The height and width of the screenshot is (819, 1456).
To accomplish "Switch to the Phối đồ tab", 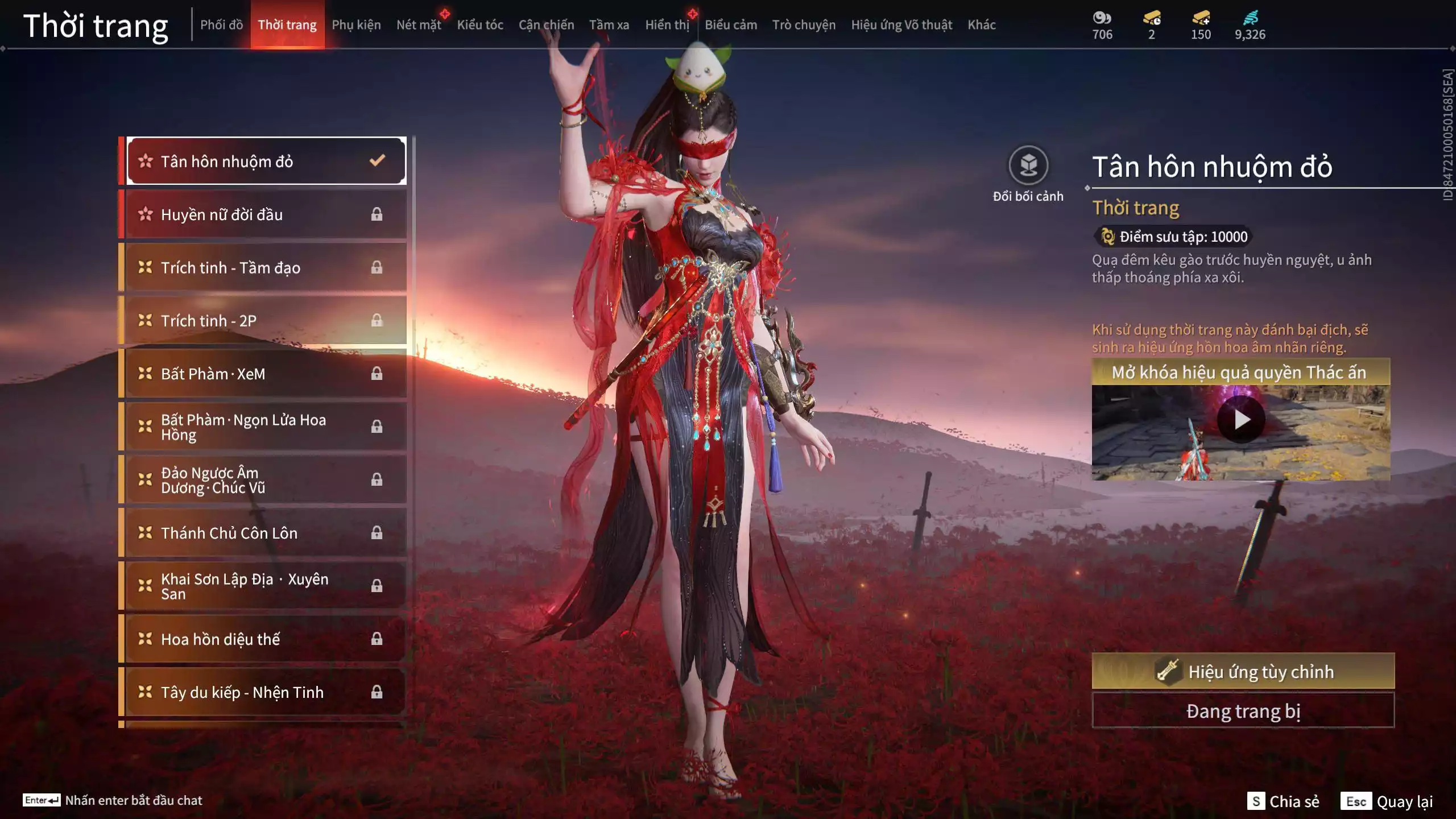I will click(x=221, y=25).
